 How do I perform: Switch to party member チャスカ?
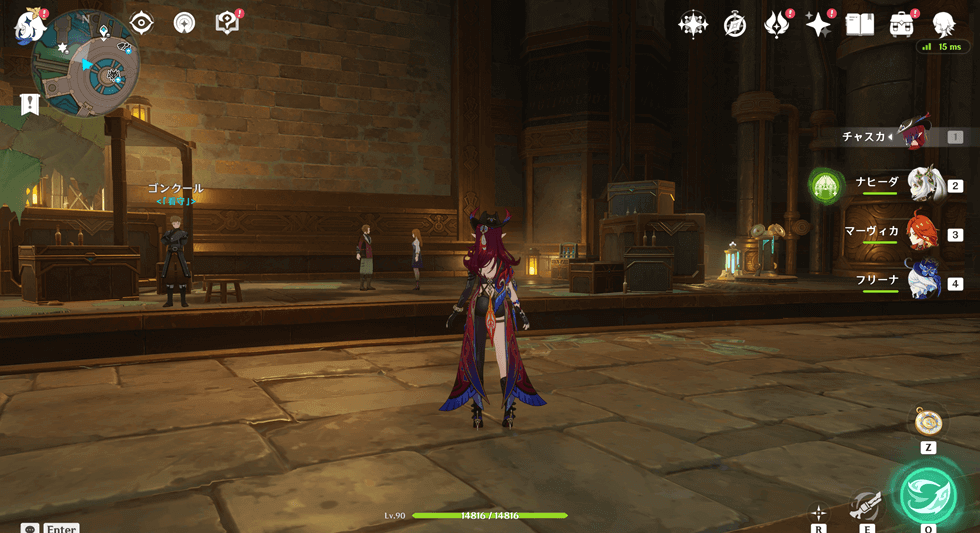click(914, 136)
